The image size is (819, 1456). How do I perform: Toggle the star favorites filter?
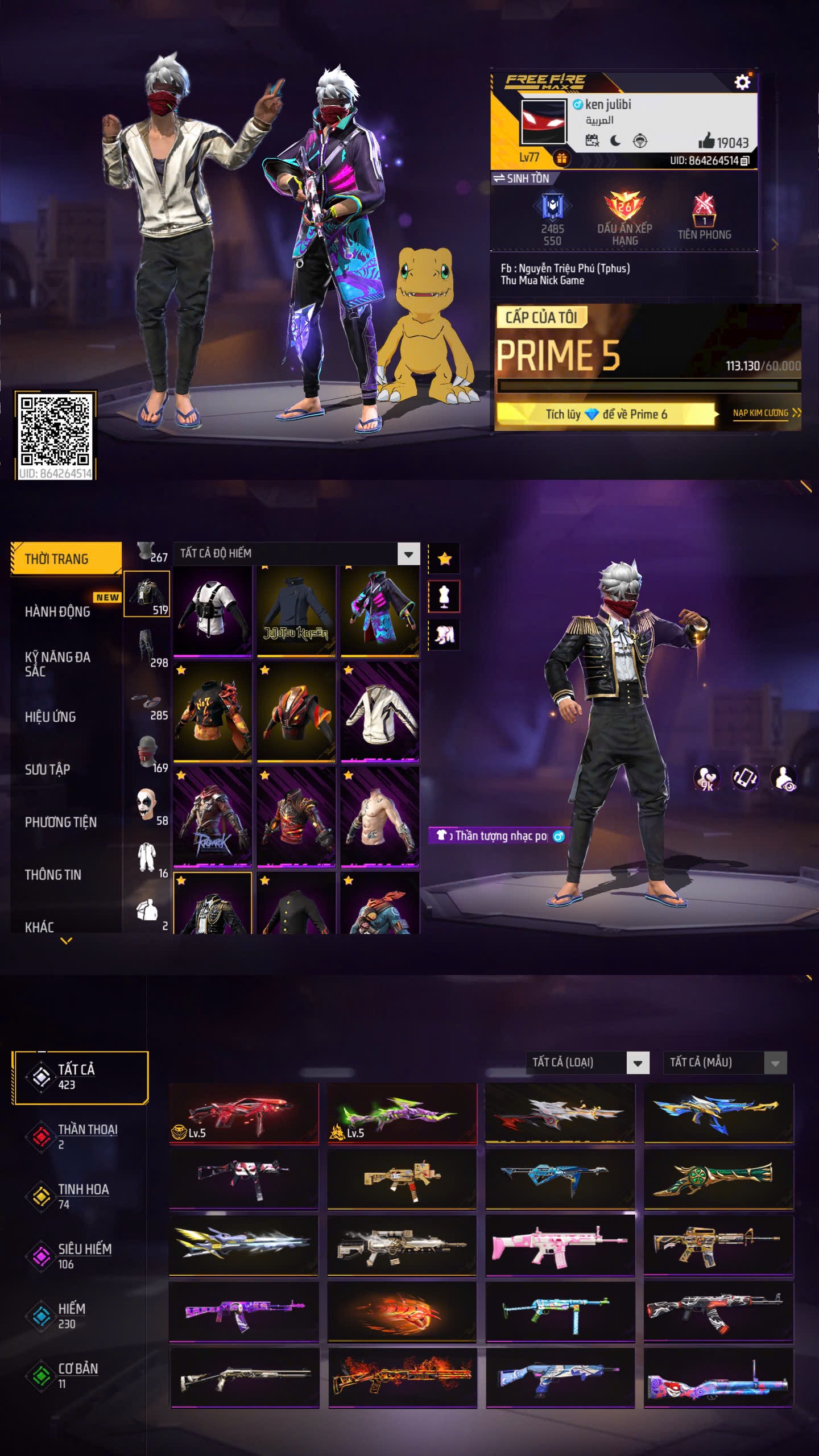click(444, 559)
